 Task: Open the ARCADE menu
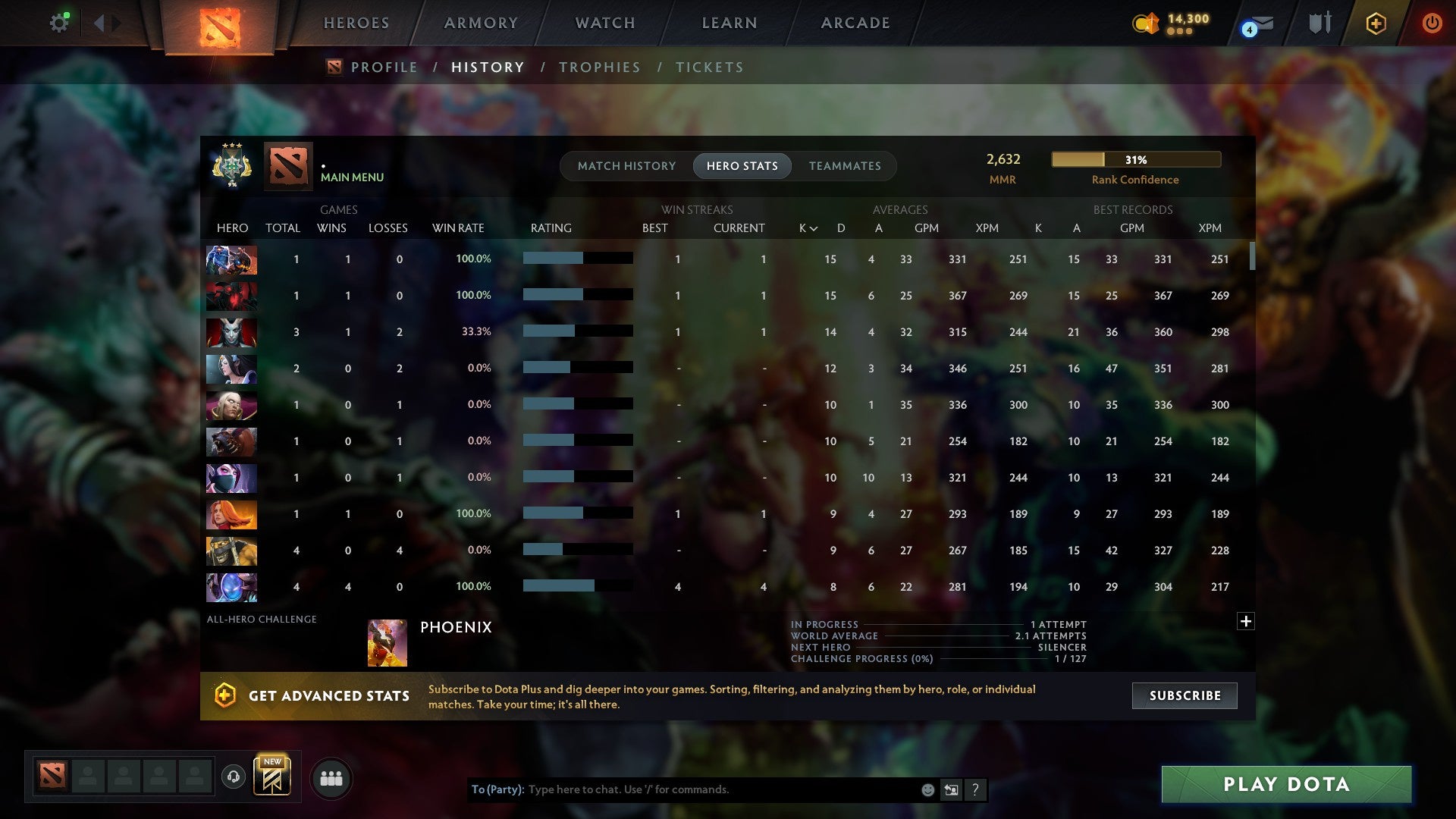click(854, 23)
